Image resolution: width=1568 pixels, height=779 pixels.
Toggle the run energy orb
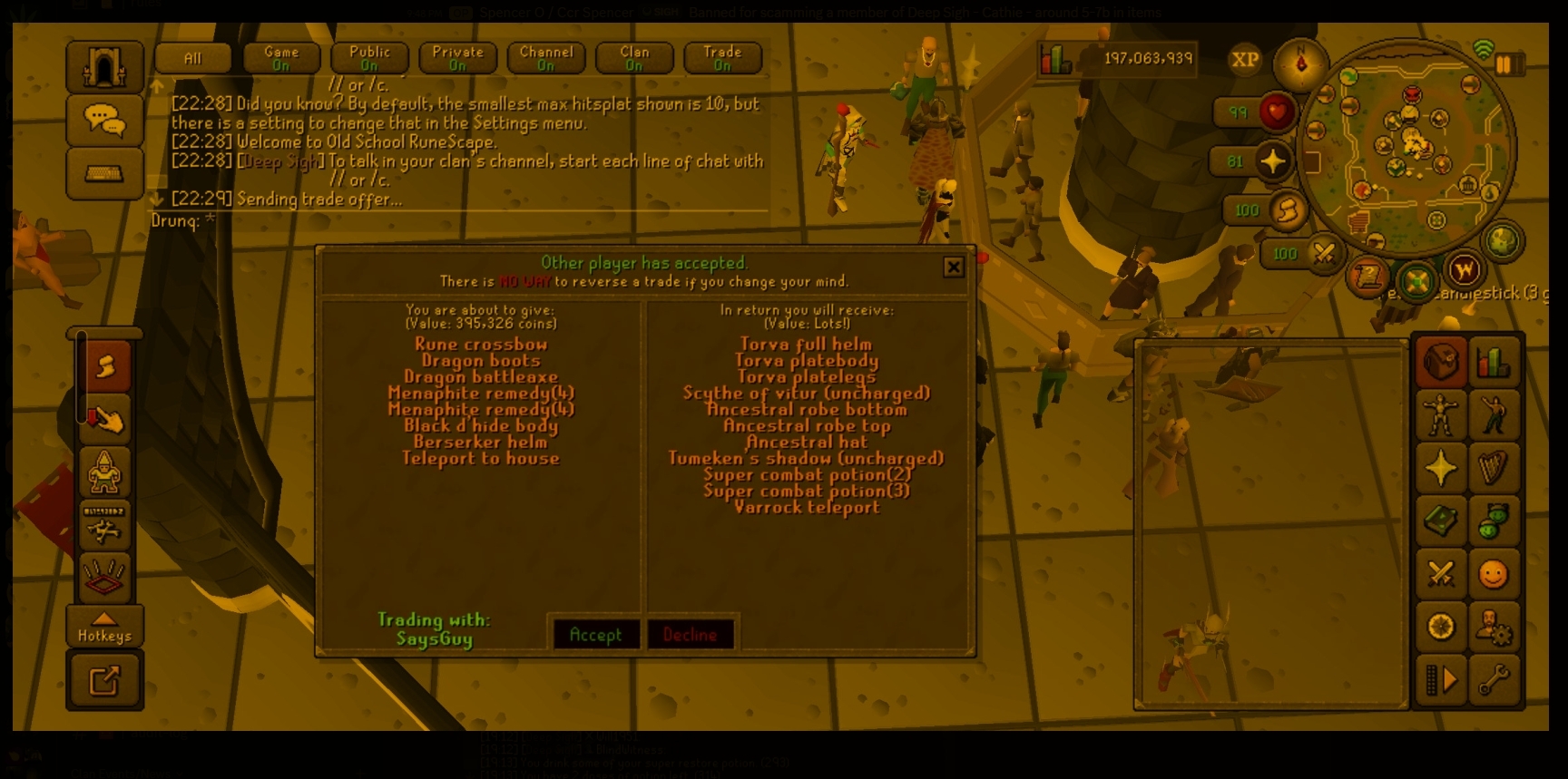[x=1286, y=210]
